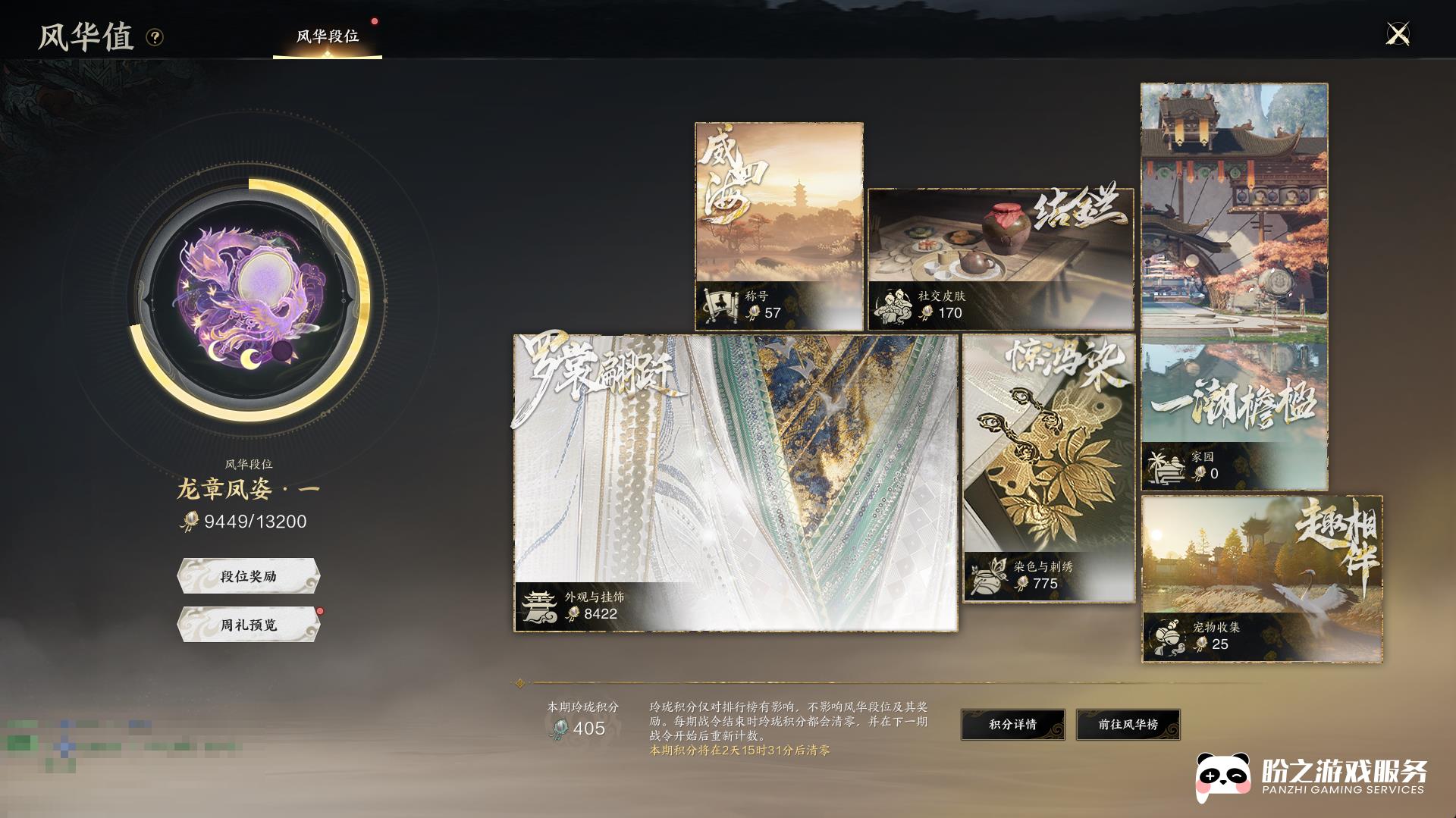Open the 风华值 help question mark
The image size is (1456, 818).
click(155, 37)
